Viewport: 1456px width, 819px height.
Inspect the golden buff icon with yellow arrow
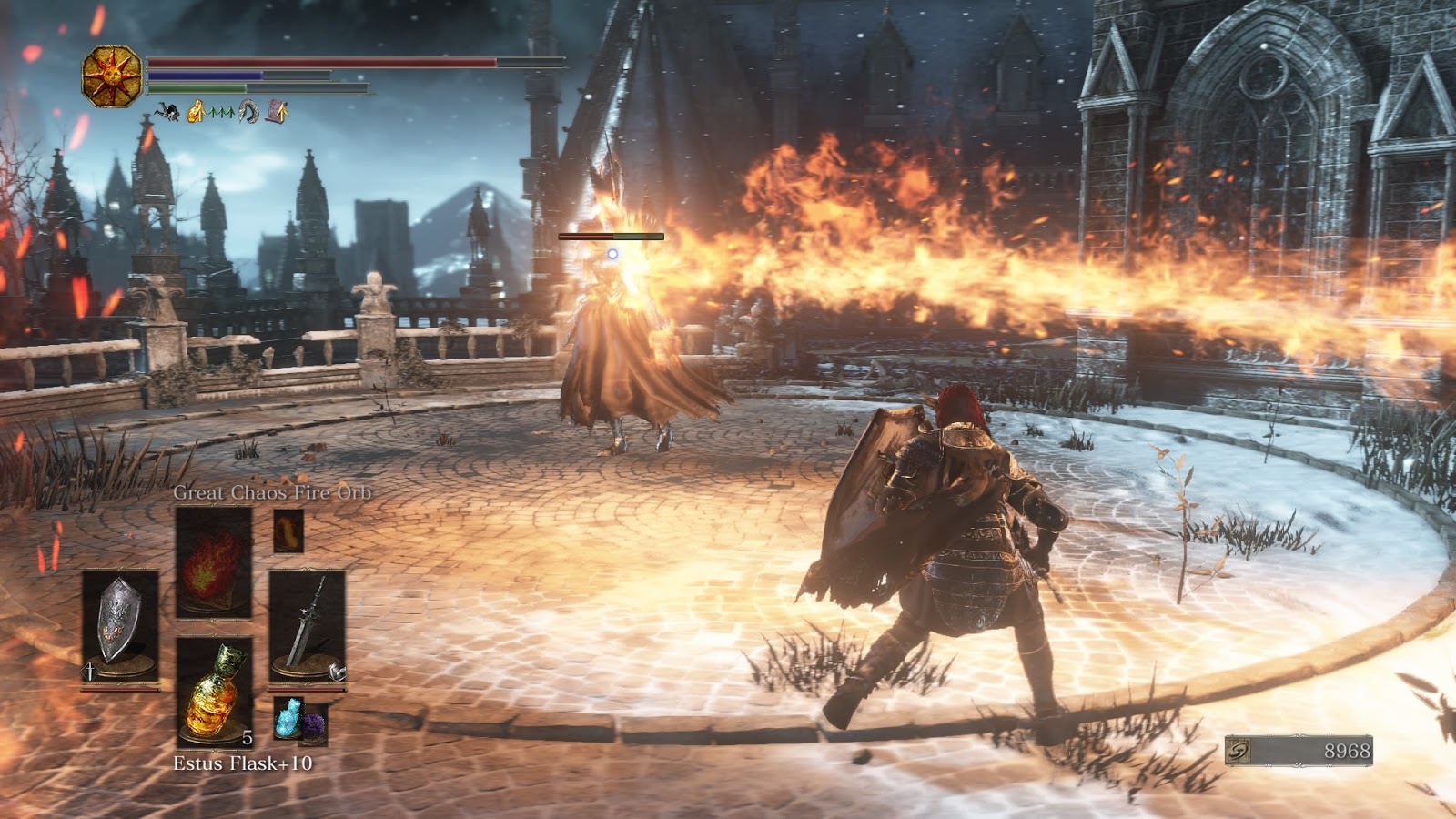click(195, 113)
